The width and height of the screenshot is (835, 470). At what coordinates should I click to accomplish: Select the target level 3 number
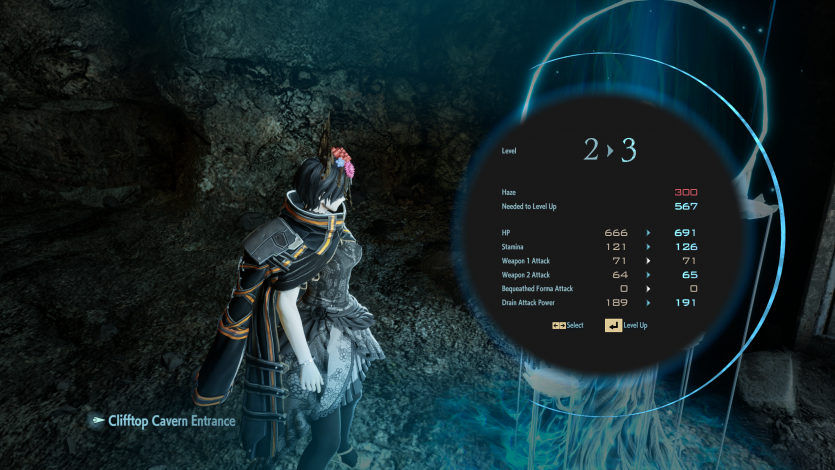pos(629,151)
